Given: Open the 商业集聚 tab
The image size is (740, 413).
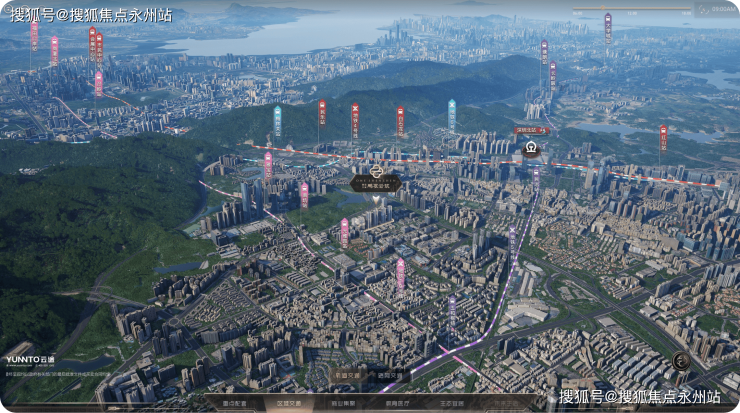Looking at the screenshot, I should point(345,403).
